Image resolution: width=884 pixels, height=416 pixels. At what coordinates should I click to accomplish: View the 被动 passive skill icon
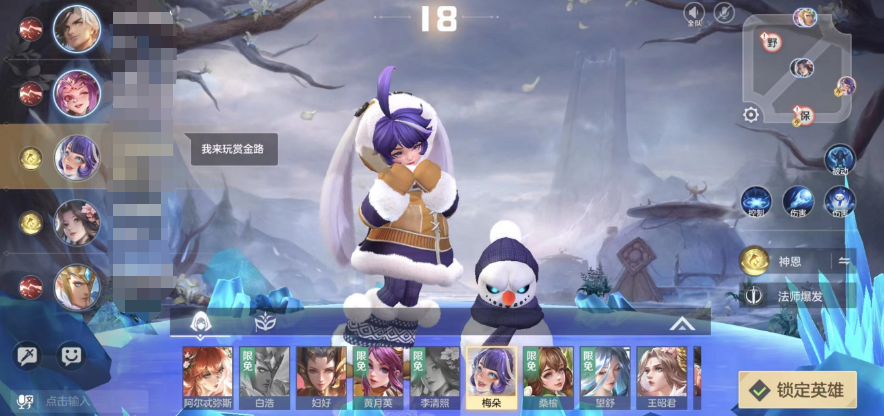pyautogui.click(x=839, y=159)
